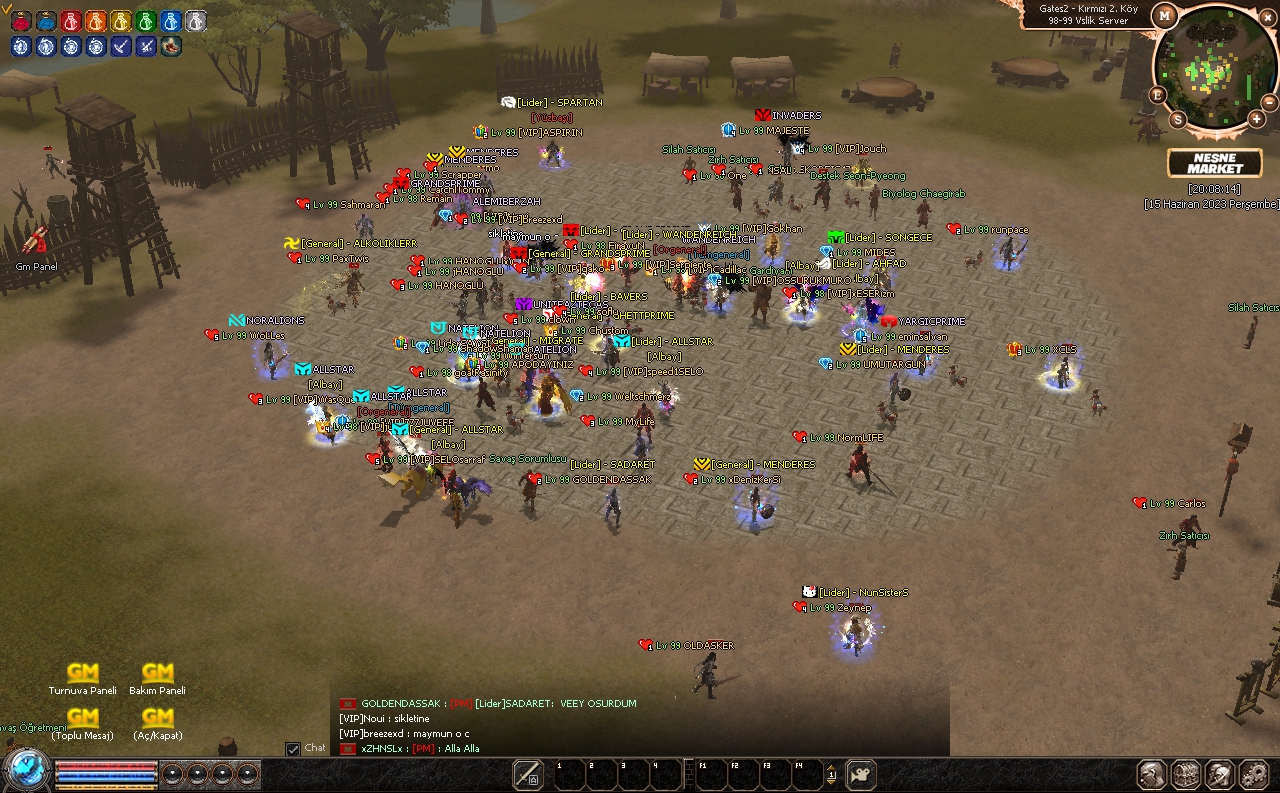Image resolution: width=1280 pixels, height=793 pixels.
Task: Open the Gm Panel icon
Action: coord(36,241)
